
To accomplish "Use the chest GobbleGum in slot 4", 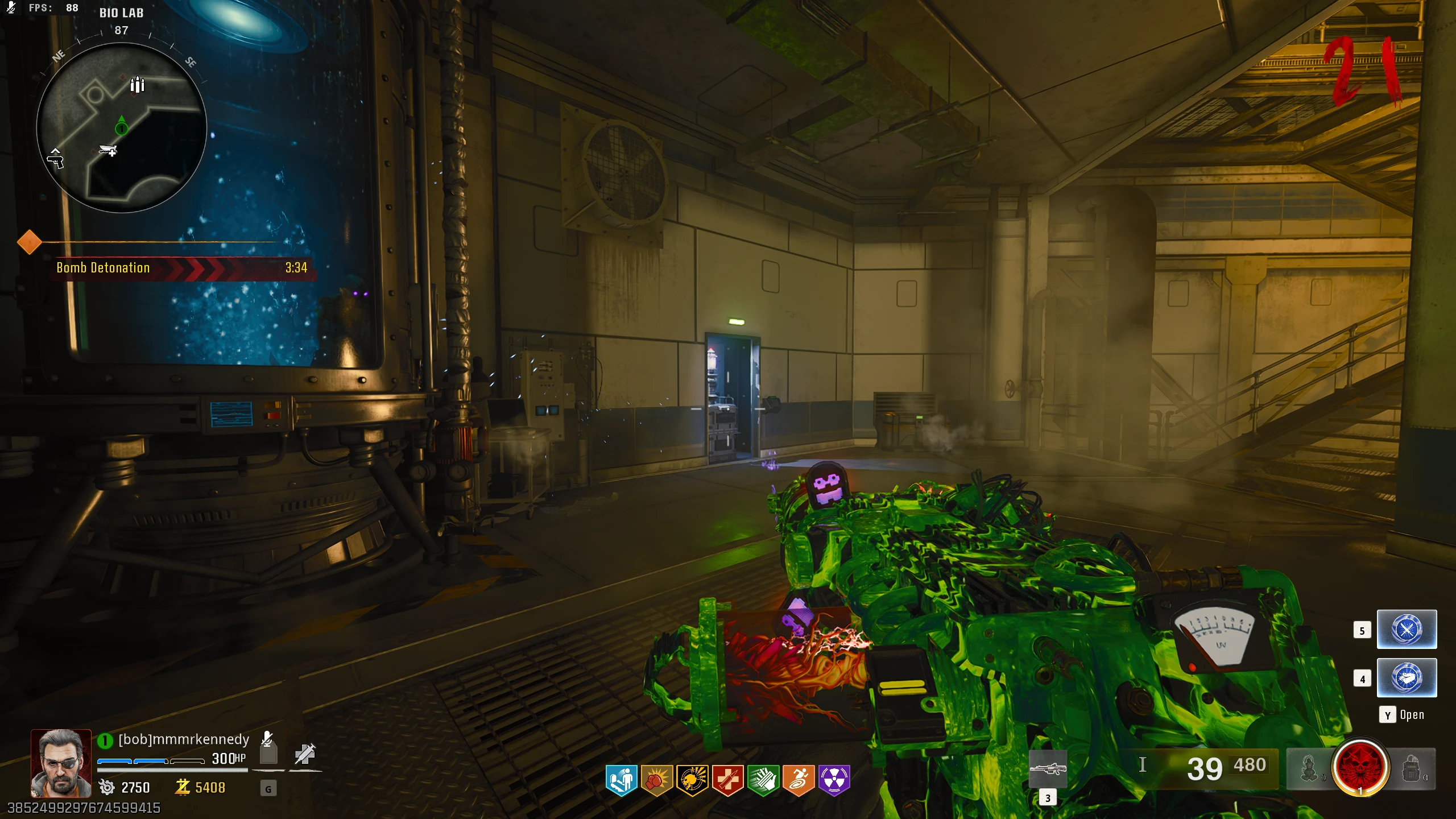I will [1407, 678].
